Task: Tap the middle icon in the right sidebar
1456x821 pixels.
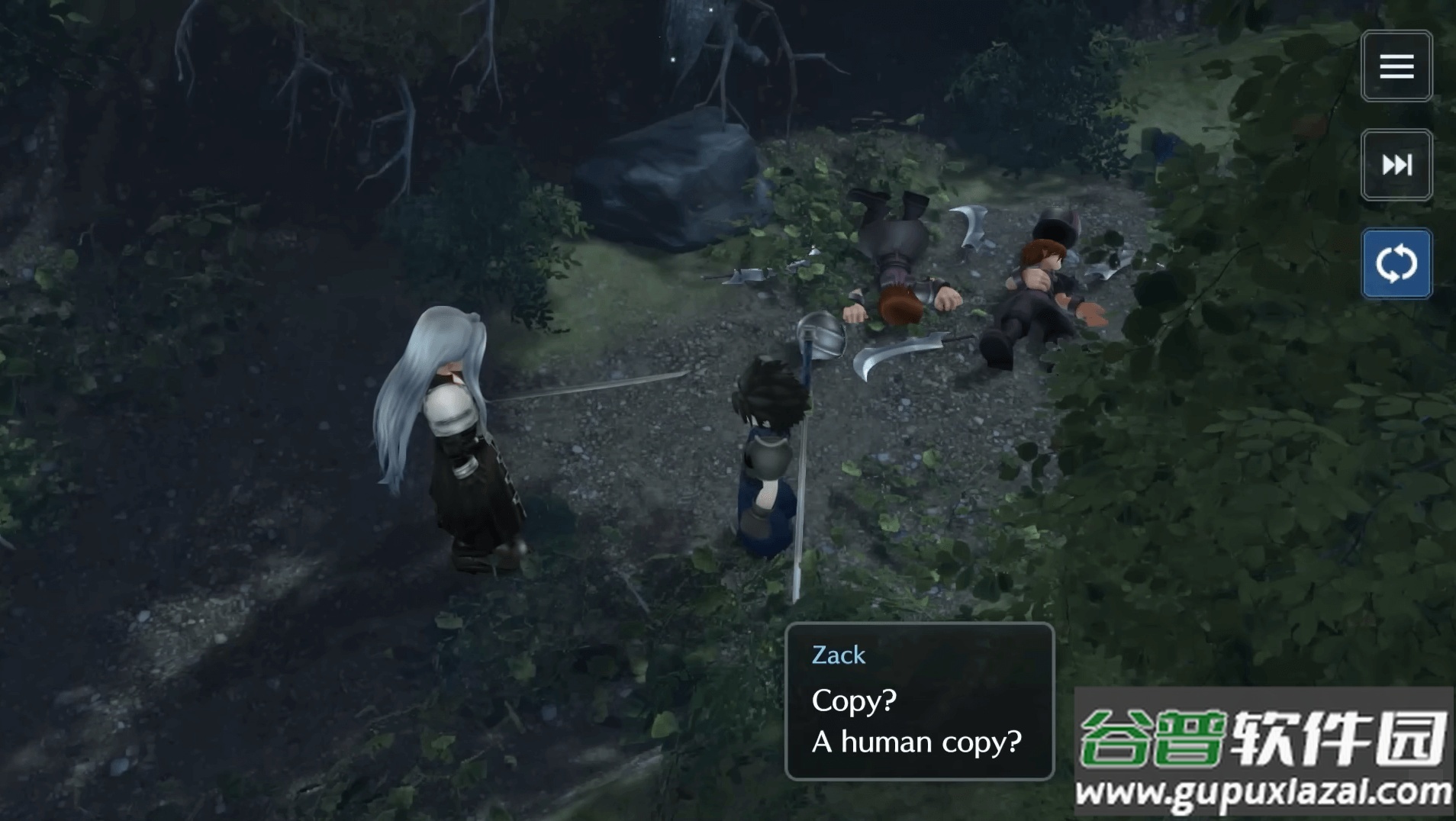Action: point(1396,165)
